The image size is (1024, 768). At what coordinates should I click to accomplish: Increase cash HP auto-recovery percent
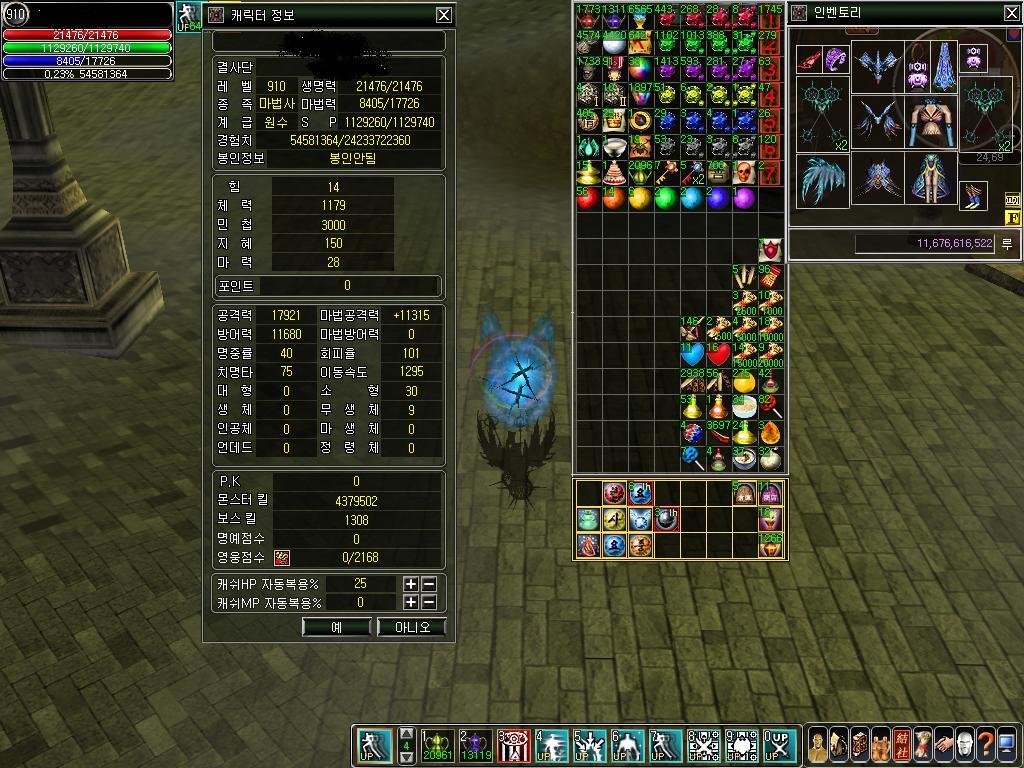coord(411,584)
